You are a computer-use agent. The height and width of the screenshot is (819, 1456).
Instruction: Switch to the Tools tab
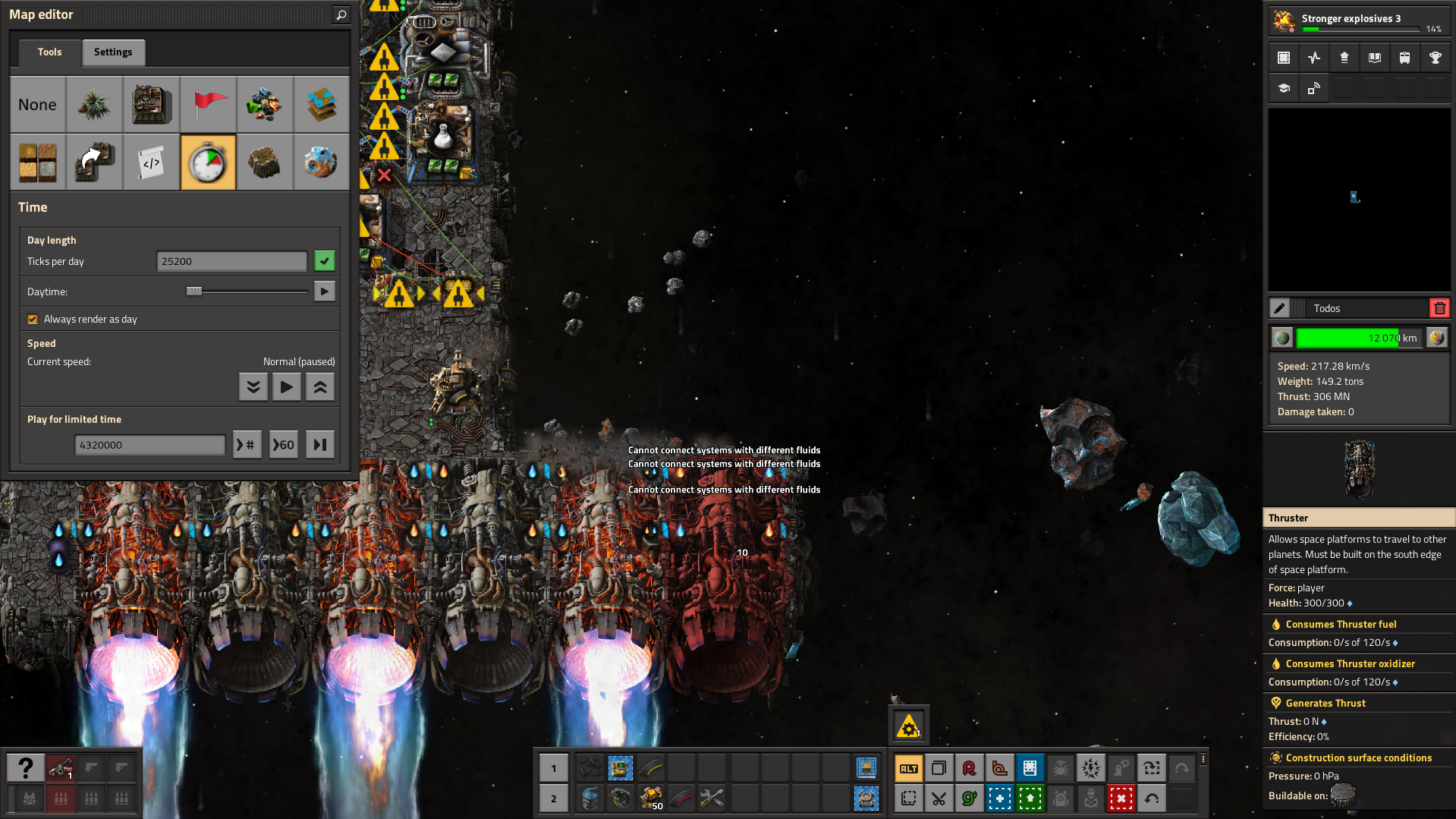pos(49,52)
